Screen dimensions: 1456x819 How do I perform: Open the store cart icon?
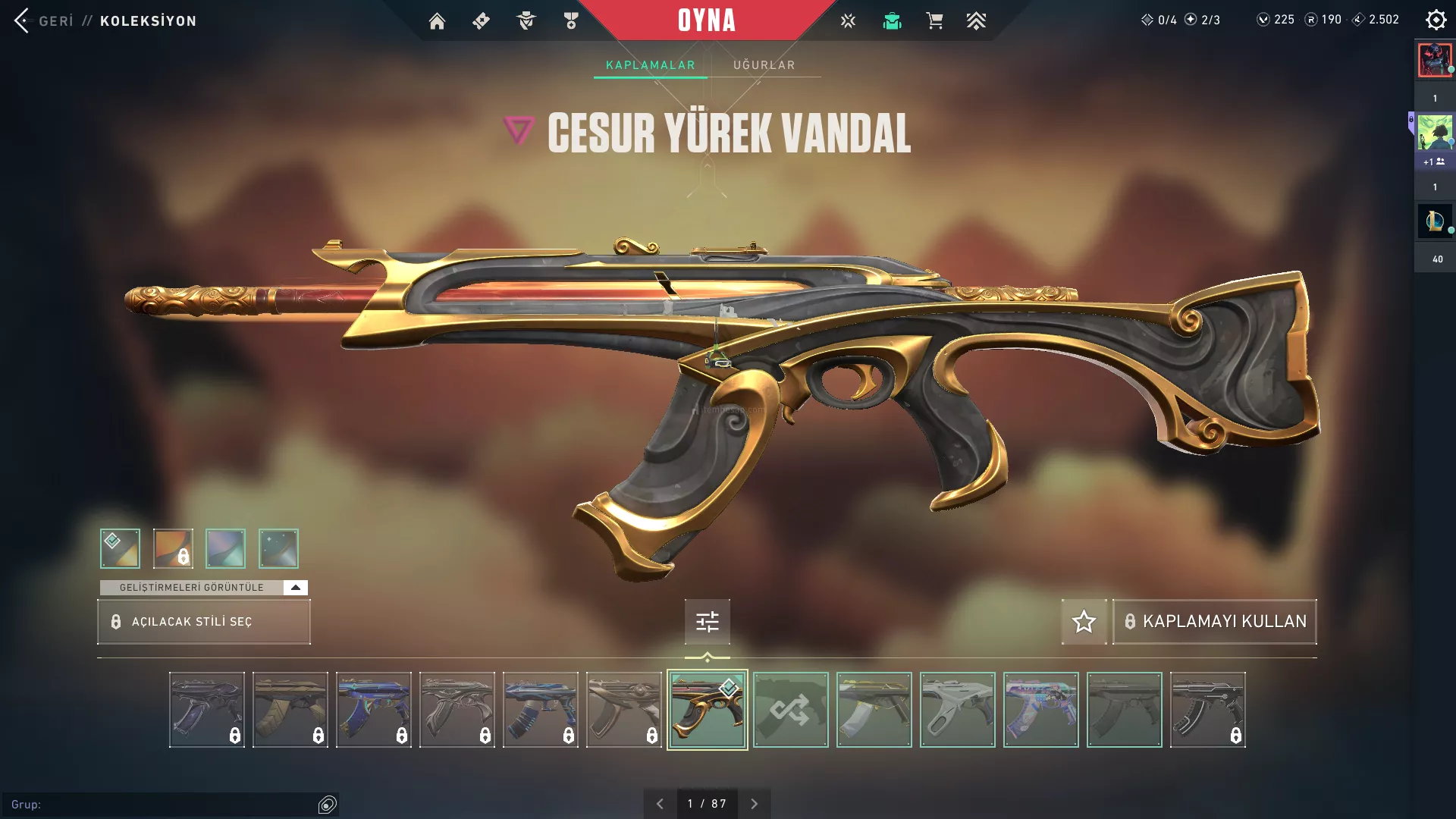coord(934,21)
